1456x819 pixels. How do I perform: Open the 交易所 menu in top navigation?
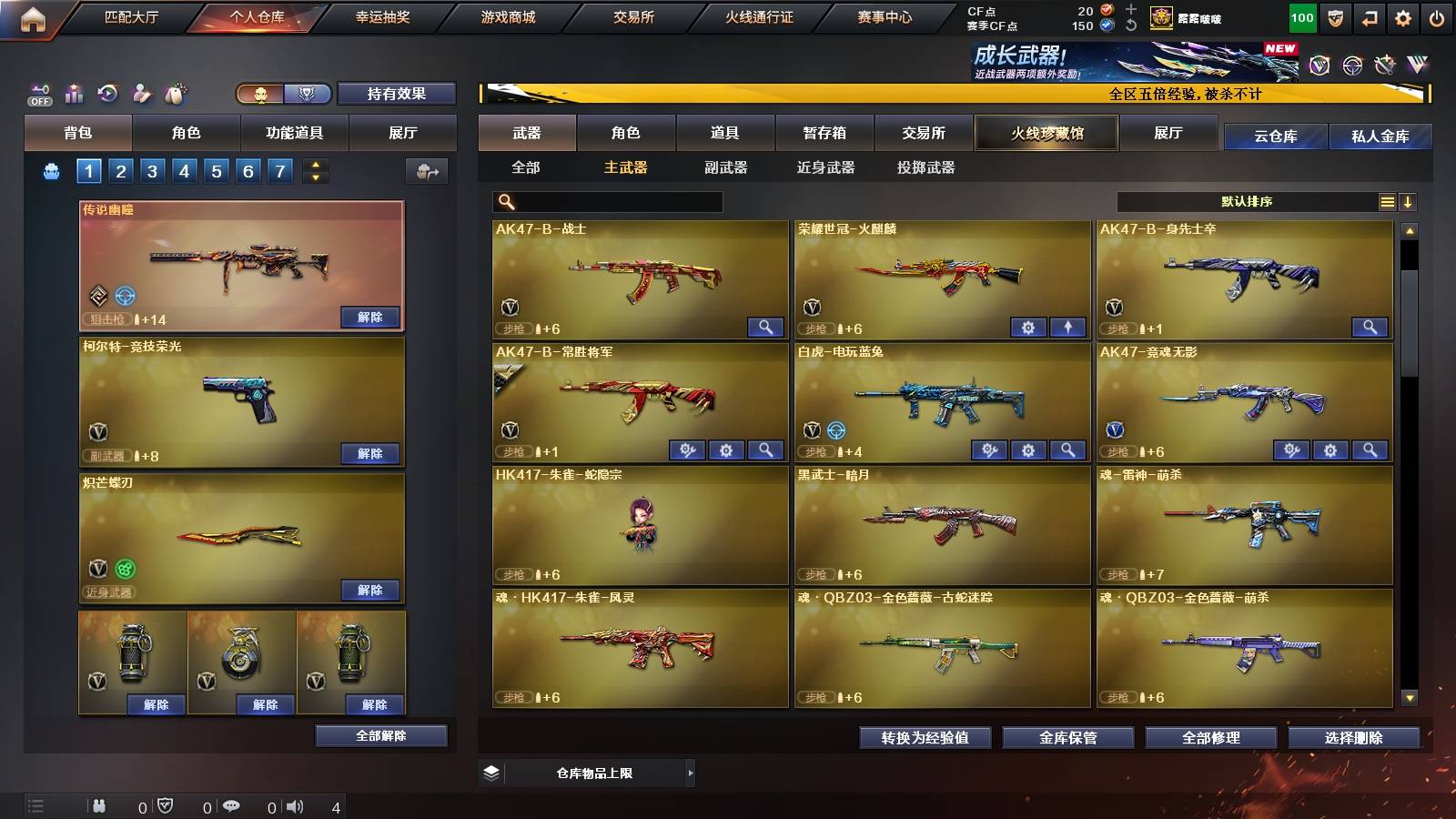click(634, 16)
